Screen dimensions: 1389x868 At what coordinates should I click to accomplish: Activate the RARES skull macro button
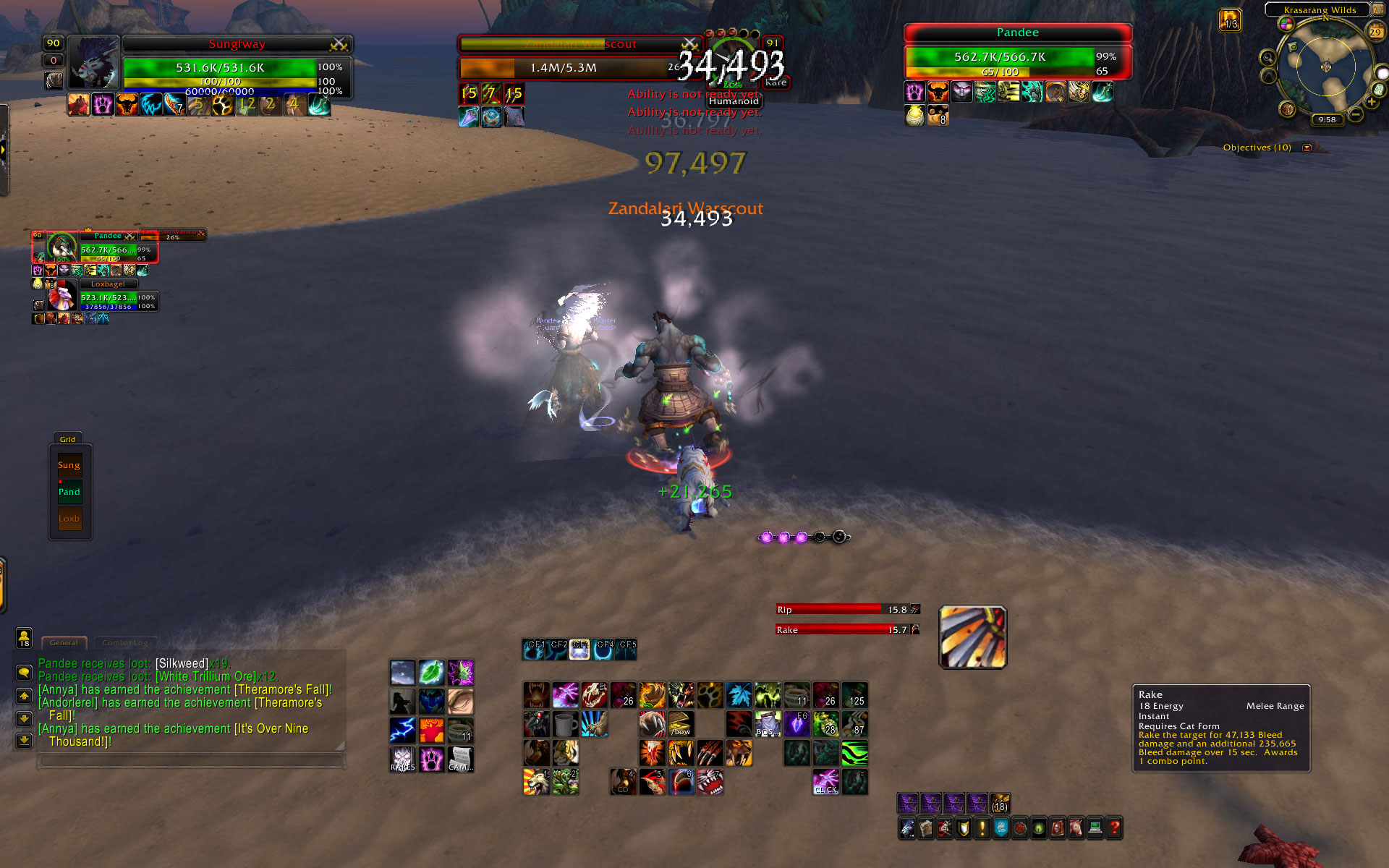pos(403,759)
